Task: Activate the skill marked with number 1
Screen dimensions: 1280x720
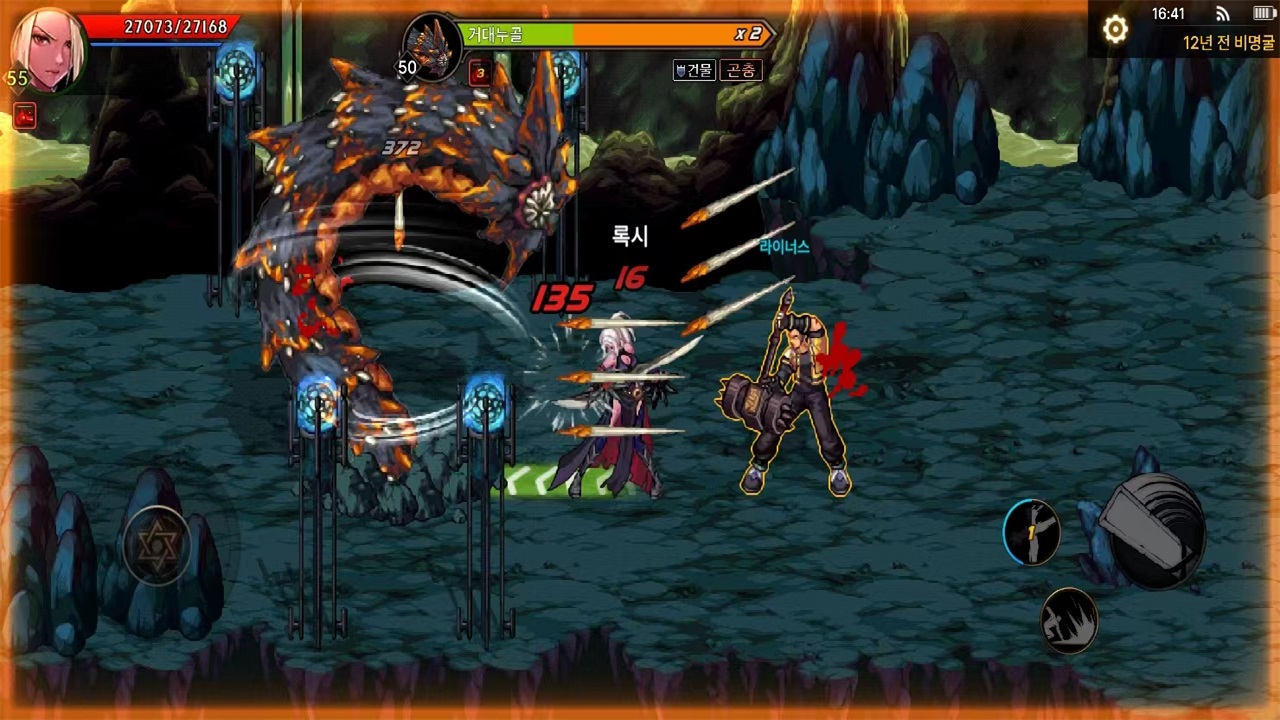Action: pos(1032,532)
